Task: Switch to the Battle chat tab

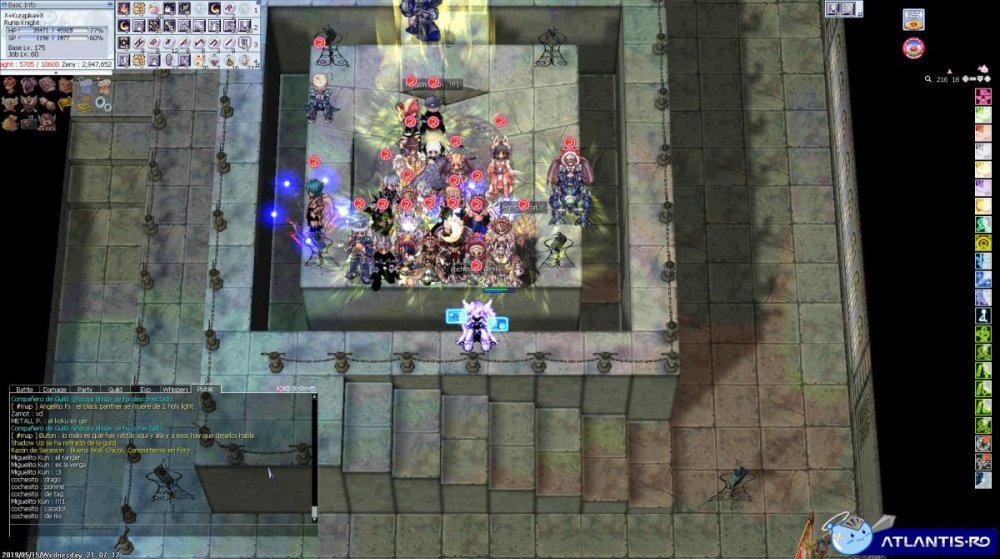Action: click(x=24, y=388)
